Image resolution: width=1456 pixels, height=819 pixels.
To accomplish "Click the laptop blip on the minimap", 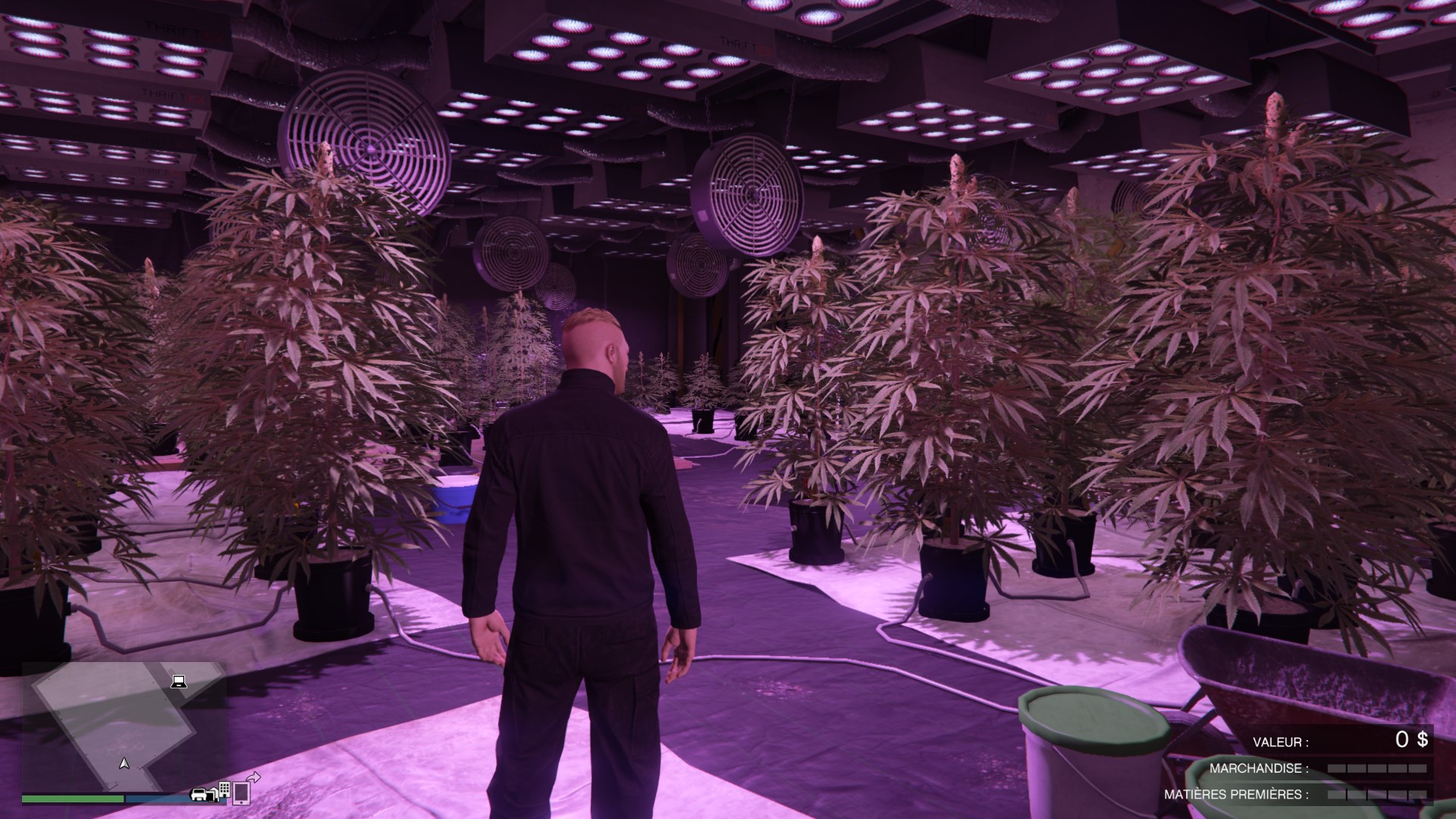I will (178, 682).
